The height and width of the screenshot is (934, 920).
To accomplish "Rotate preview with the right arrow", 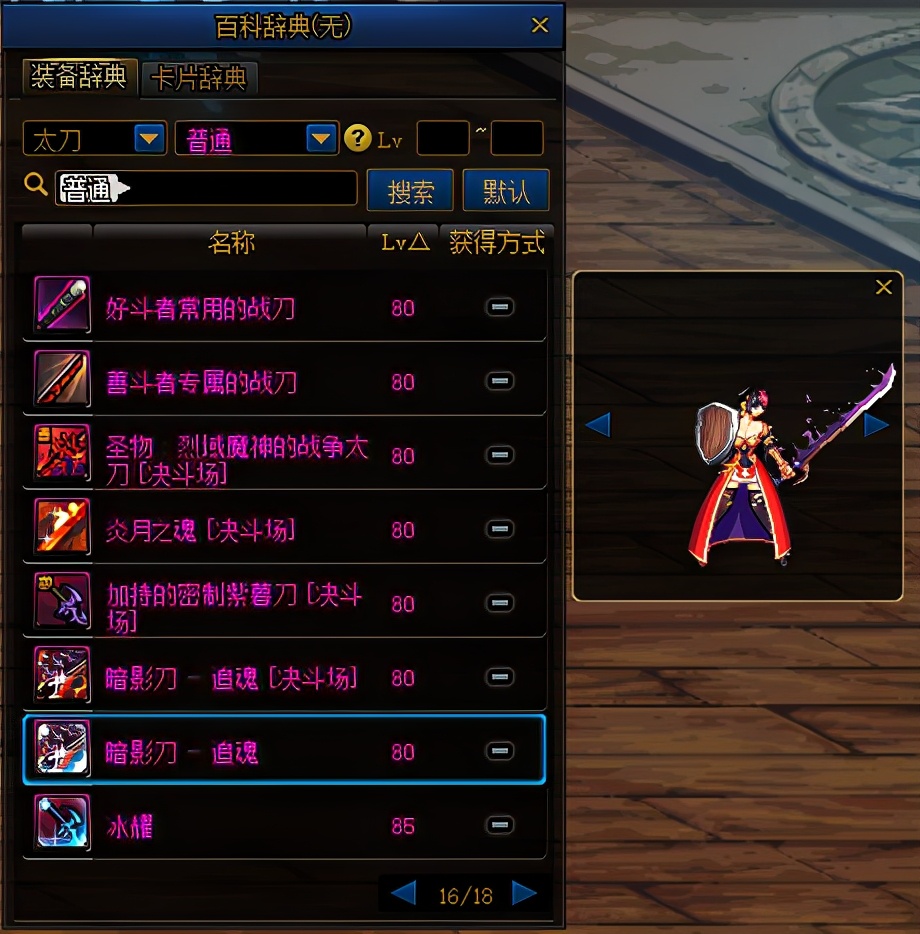I will pyautogui.click(x=876, y=425).
